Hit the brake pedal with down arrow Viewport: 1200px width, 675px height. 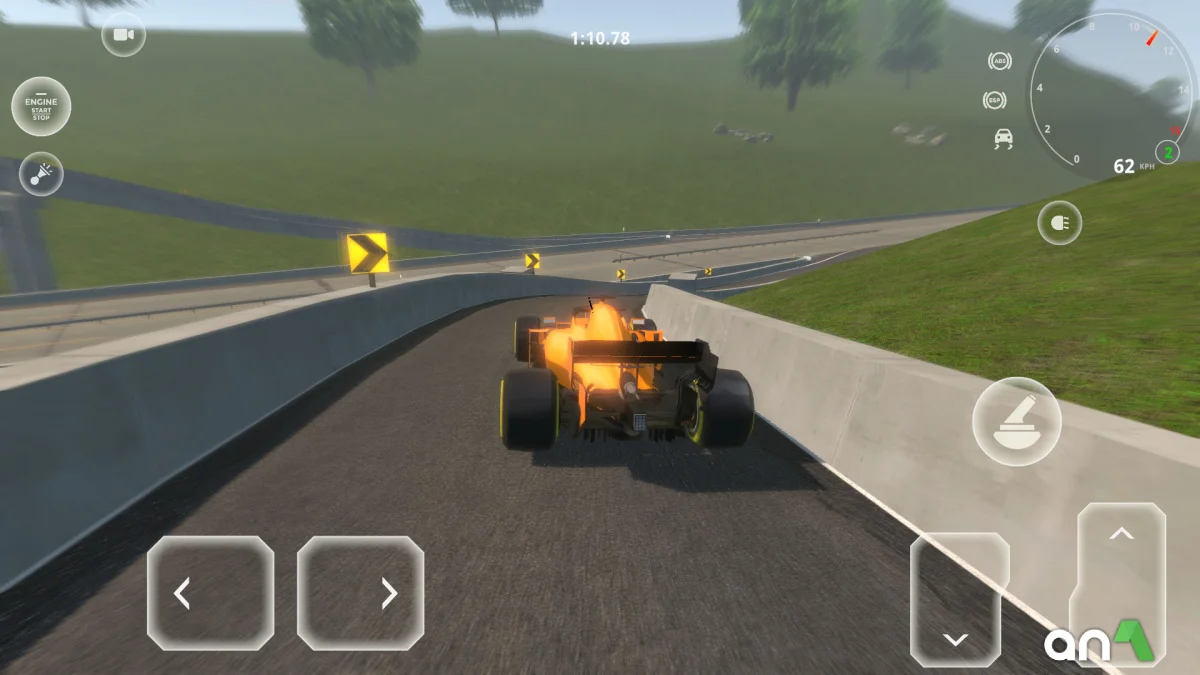point(958,598)
